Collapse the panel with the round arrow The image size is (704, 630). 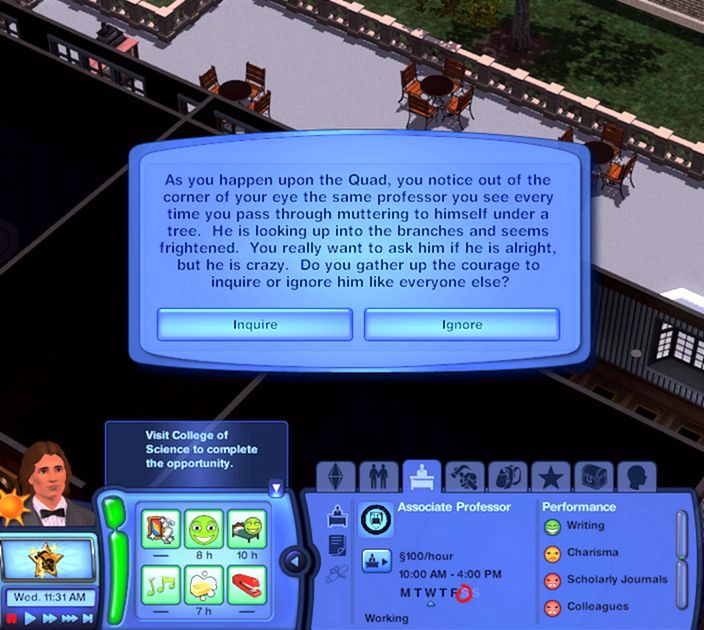coord(296,561)
